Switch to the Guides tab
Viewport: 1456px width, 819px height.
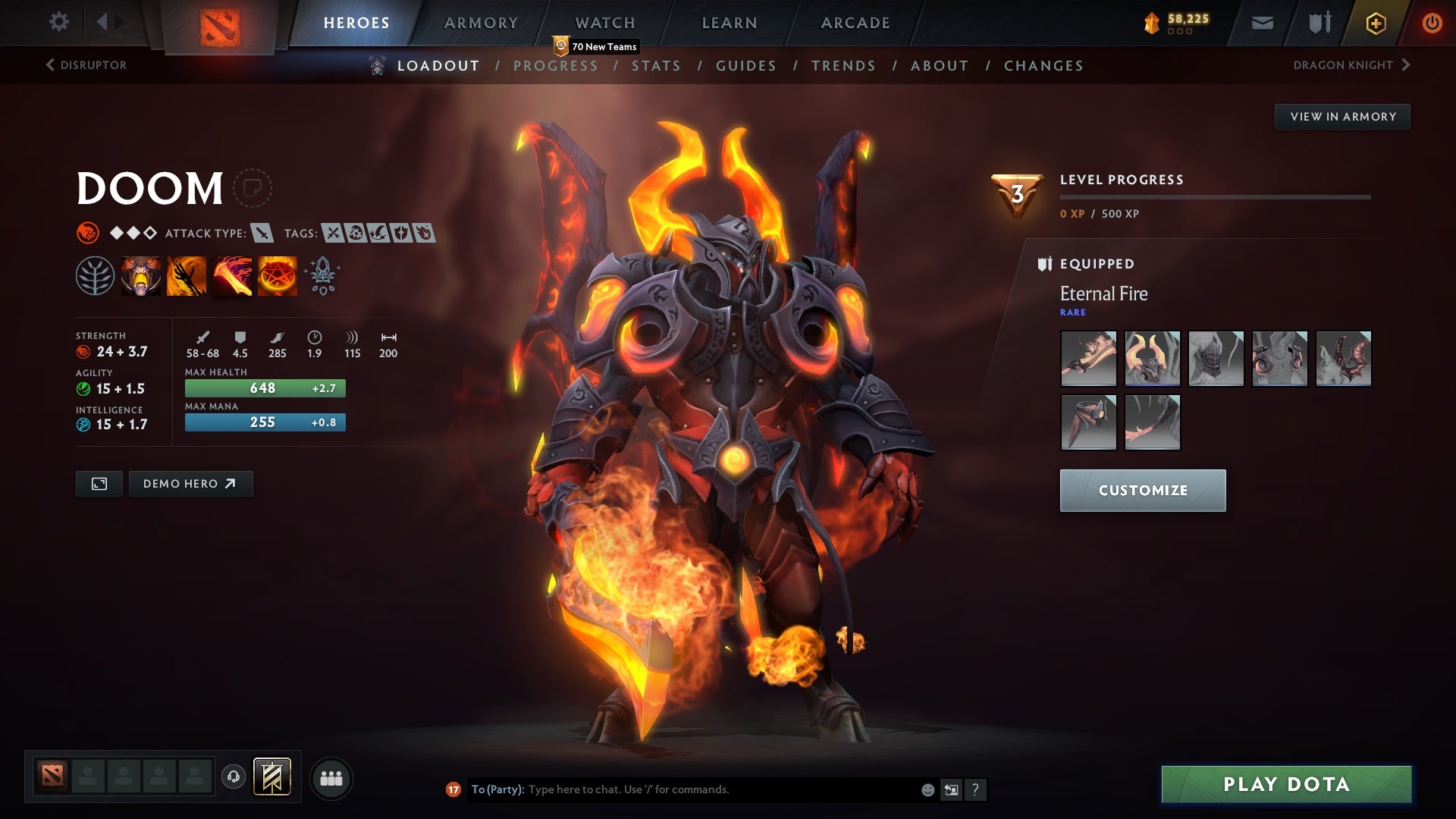745,66
